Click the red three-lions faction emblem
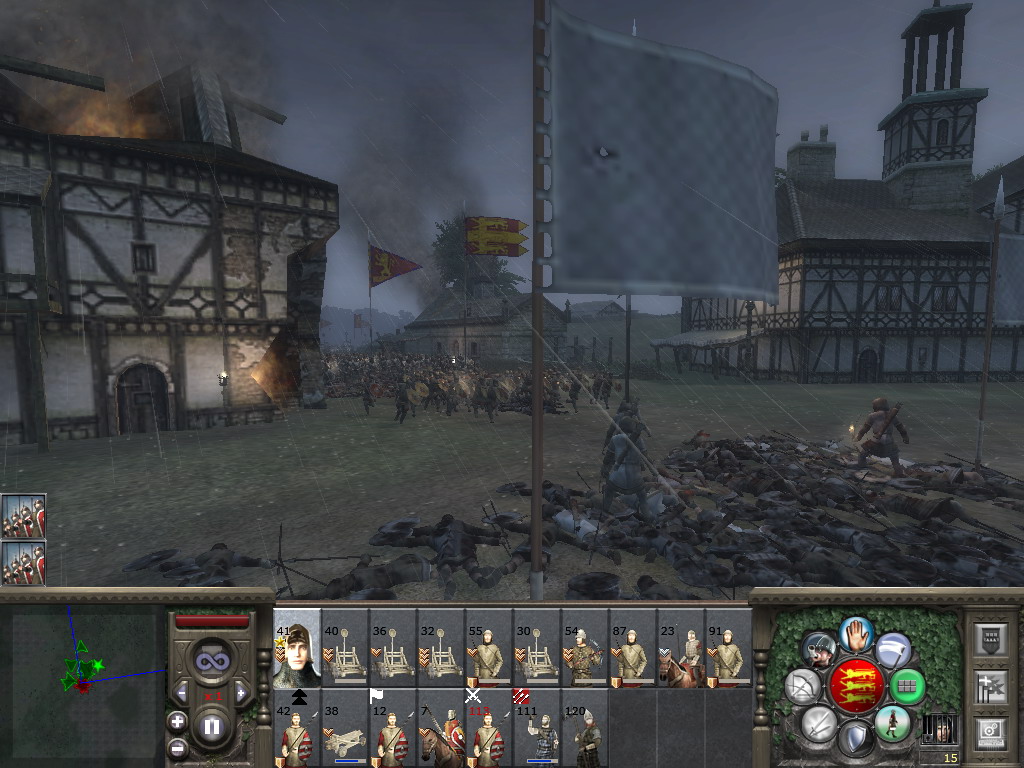Image resolution: width=1024 pixels, height=768 pixels. coord(857,687)
